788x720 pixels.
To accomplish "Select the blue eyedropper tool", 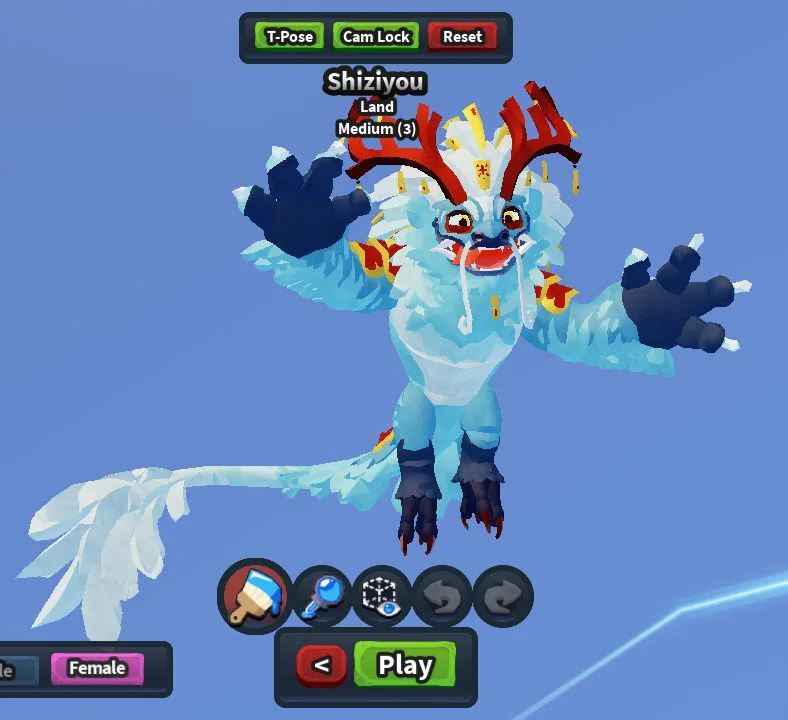I will 323,597.
